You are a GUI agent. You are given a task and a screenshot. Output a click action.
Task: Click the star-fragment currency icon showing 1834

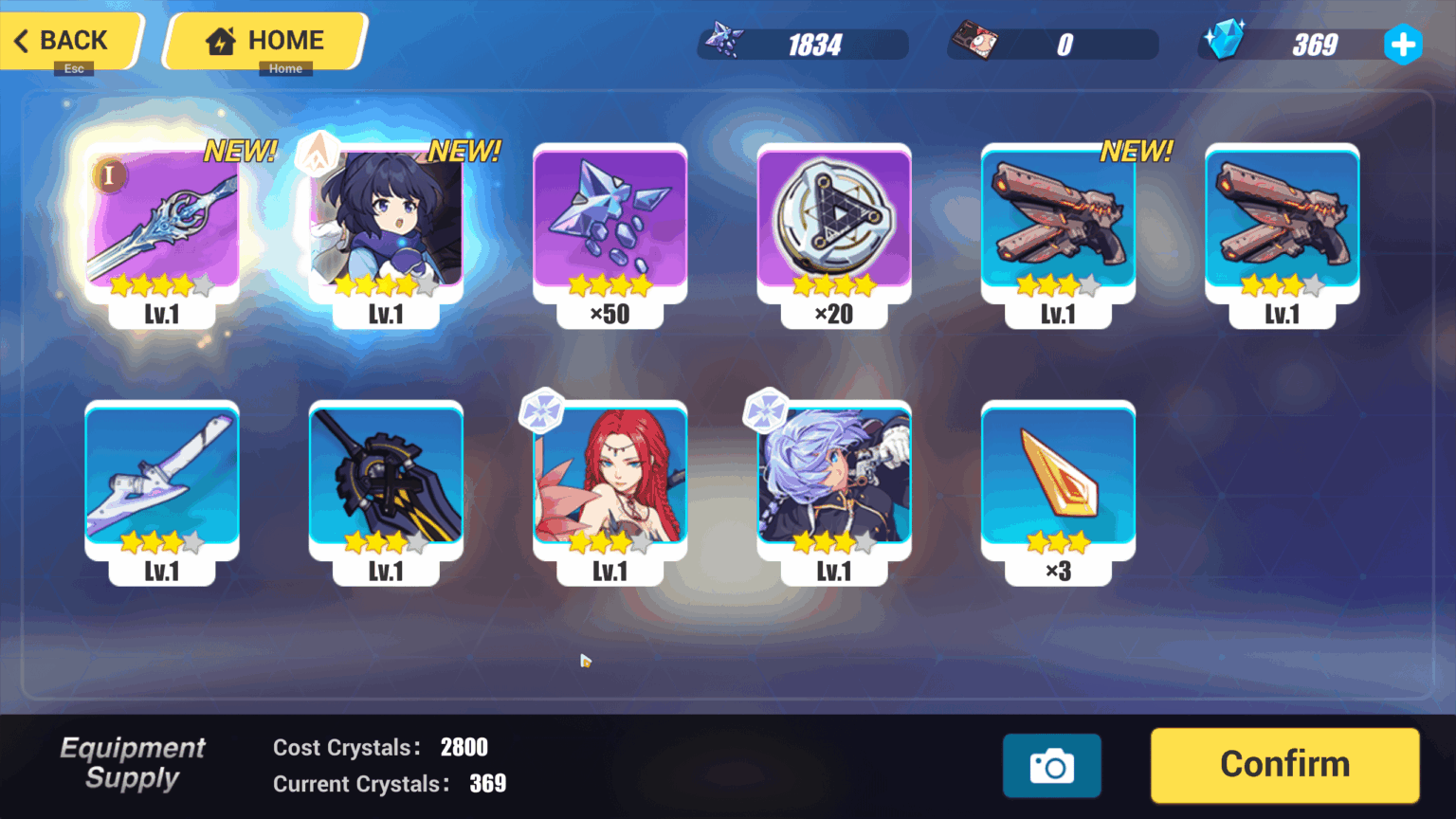[x=726, y=40]
